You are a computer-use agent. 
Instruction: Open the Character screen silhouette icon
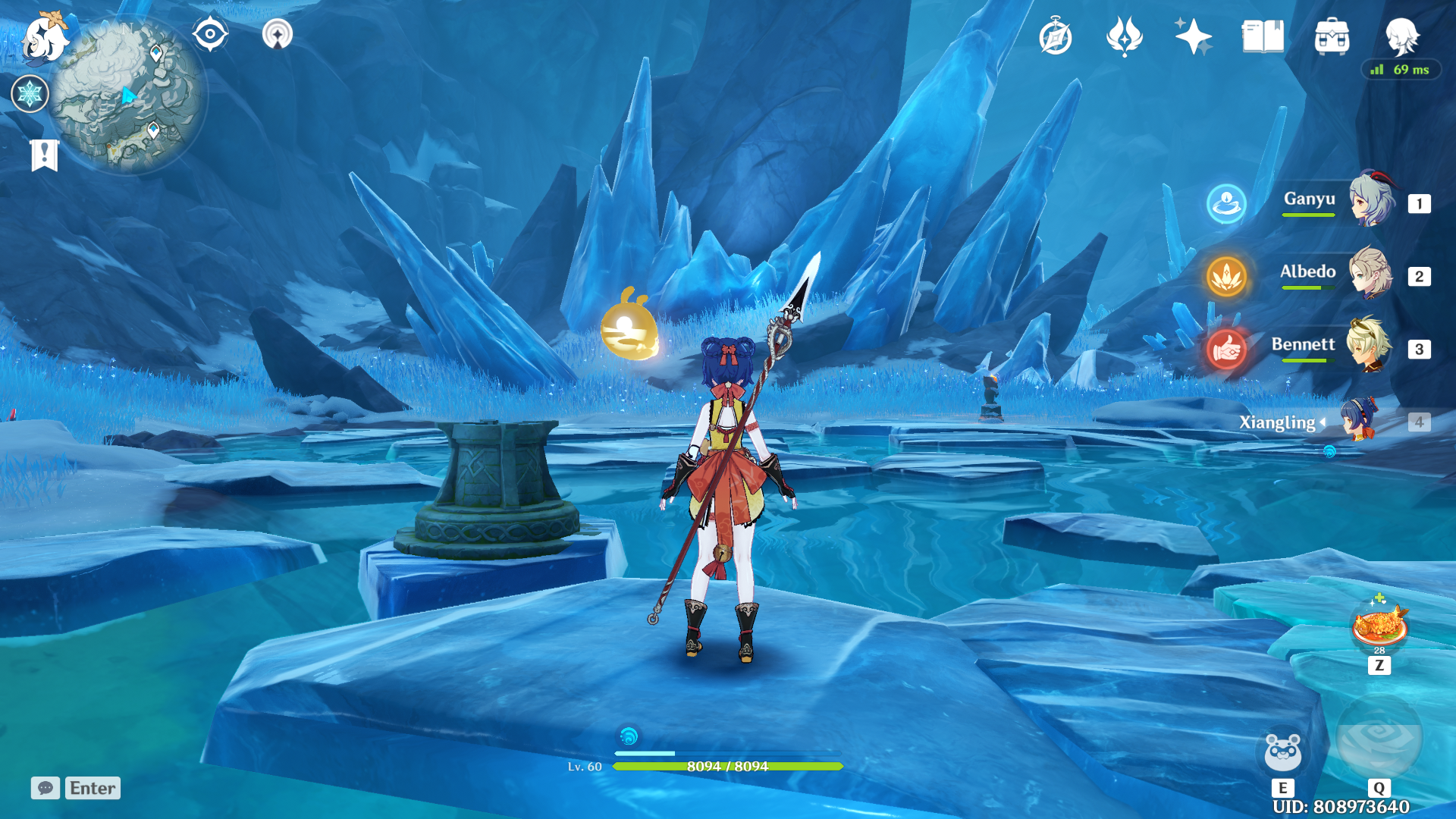(x=1401, y=35)
